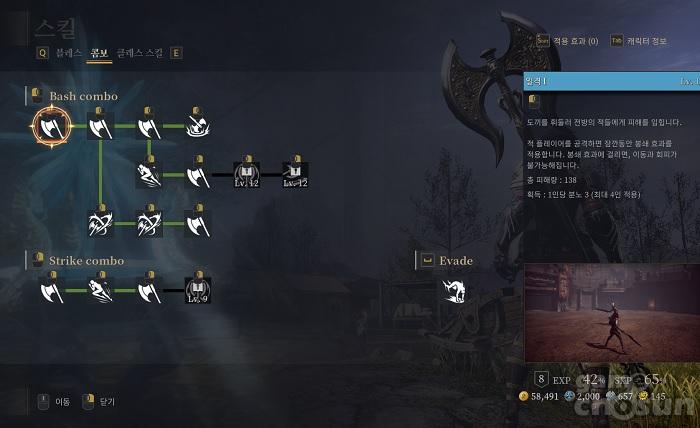Show the 적용 효과 panel

(577, 41)
